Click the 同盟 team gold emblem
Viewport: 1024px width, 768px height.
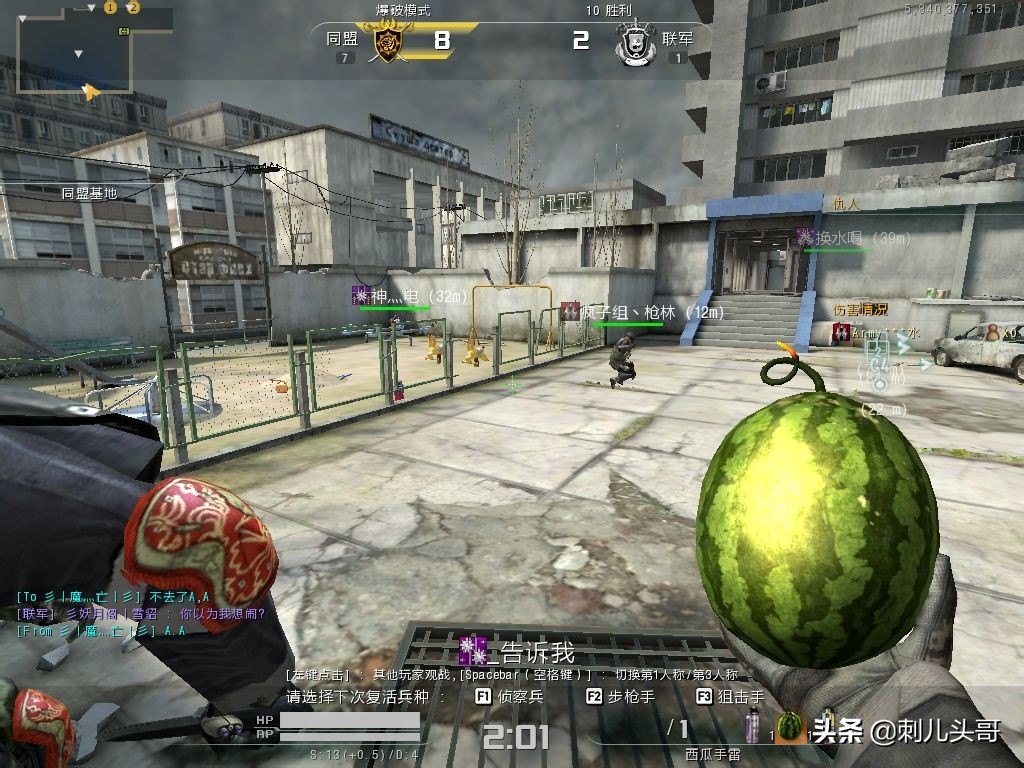click(389, 43)
